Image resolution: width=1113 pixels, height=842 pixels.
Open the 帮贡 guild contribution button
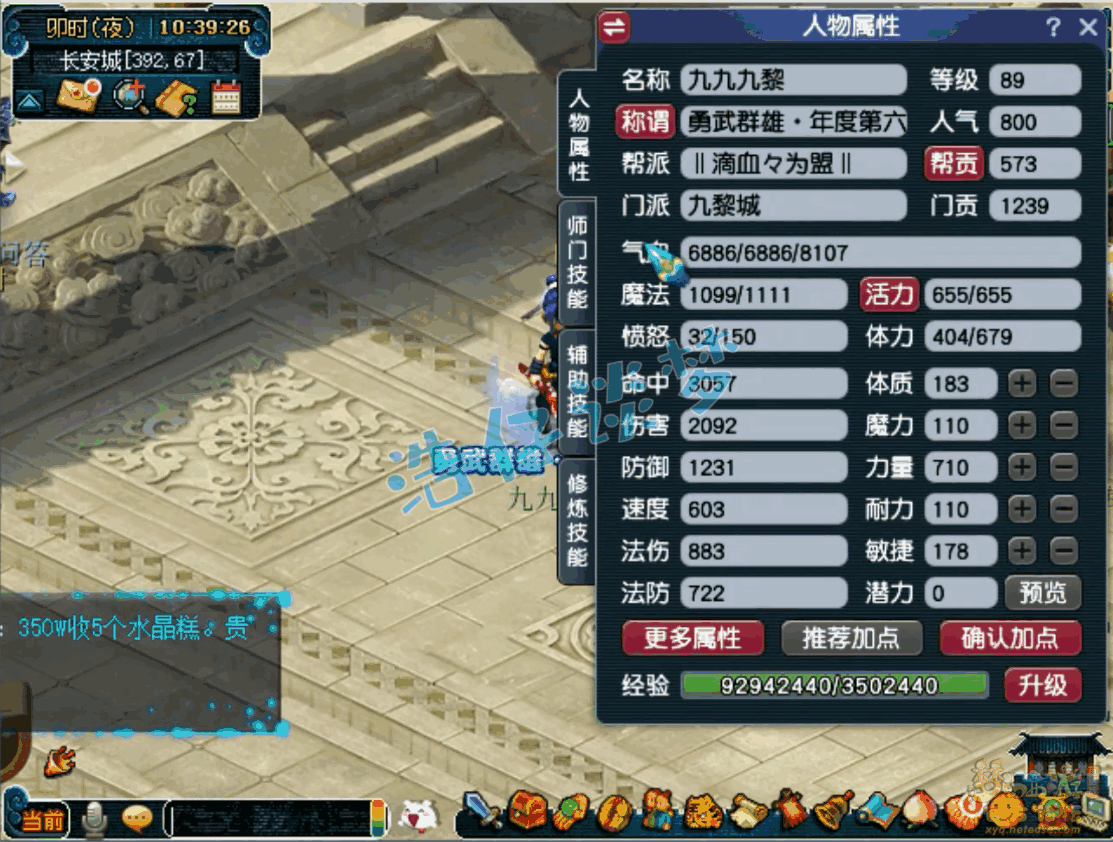coord(953,164)
